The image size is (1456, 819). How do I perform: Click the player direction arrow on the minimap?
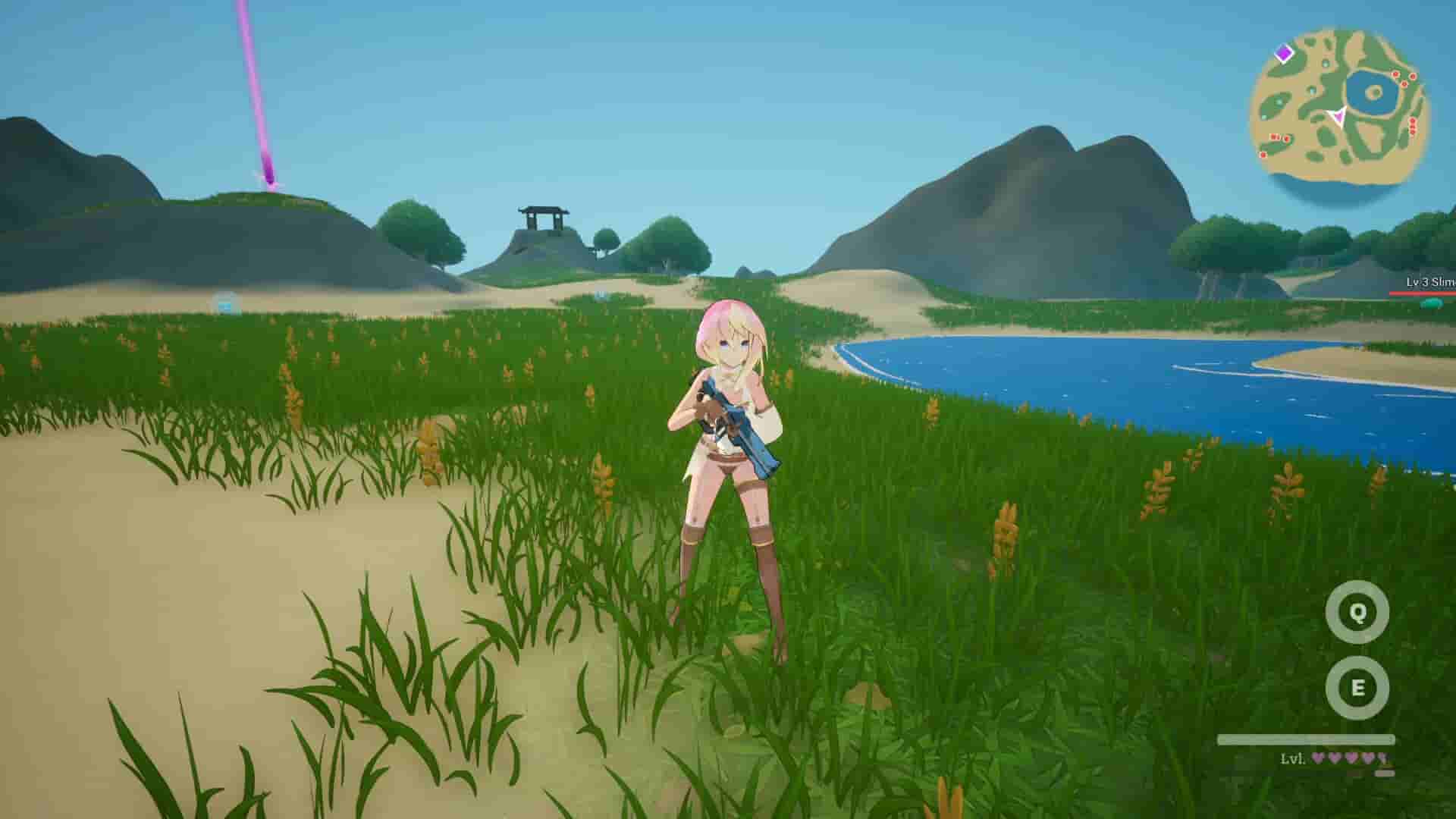tap(1339, 115)
